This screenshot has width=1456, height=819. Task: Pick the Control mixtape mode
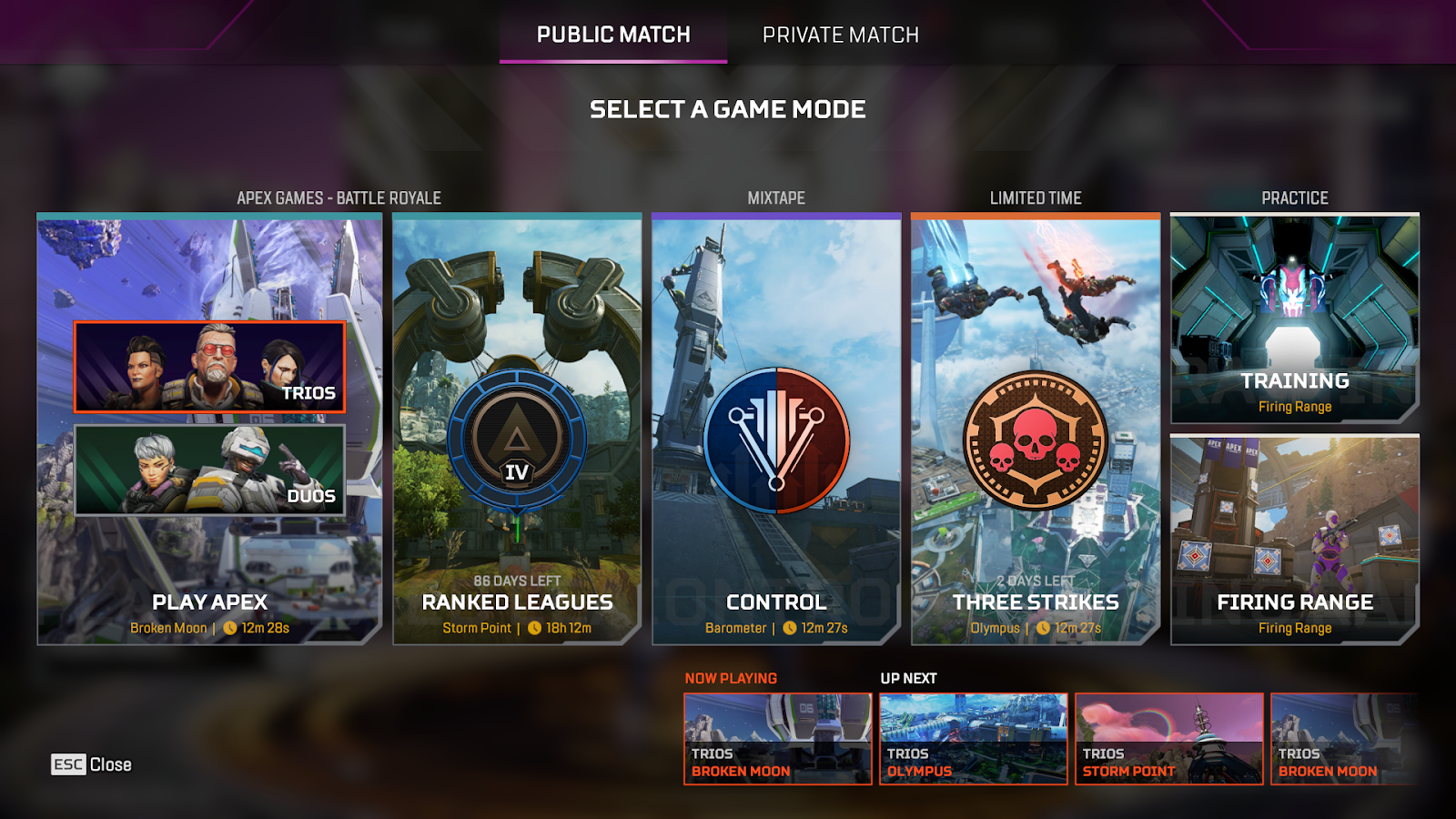[776, 430]
